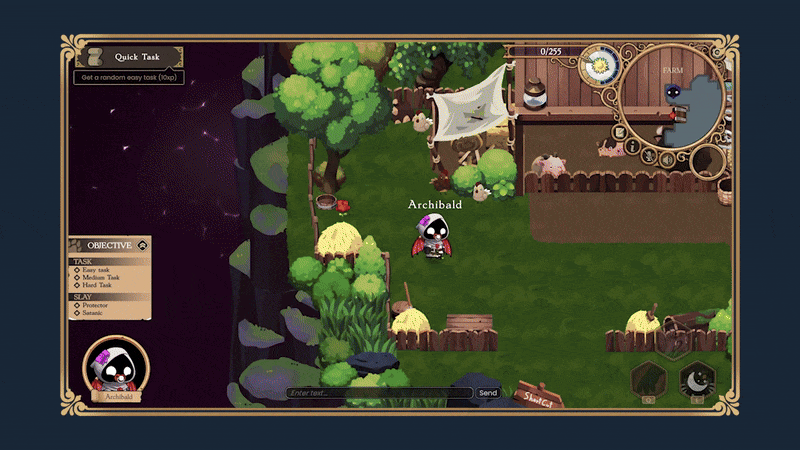Activate the dark feather ability hexagon
Viewport: 800px width, 450px height.
(648, 380)
